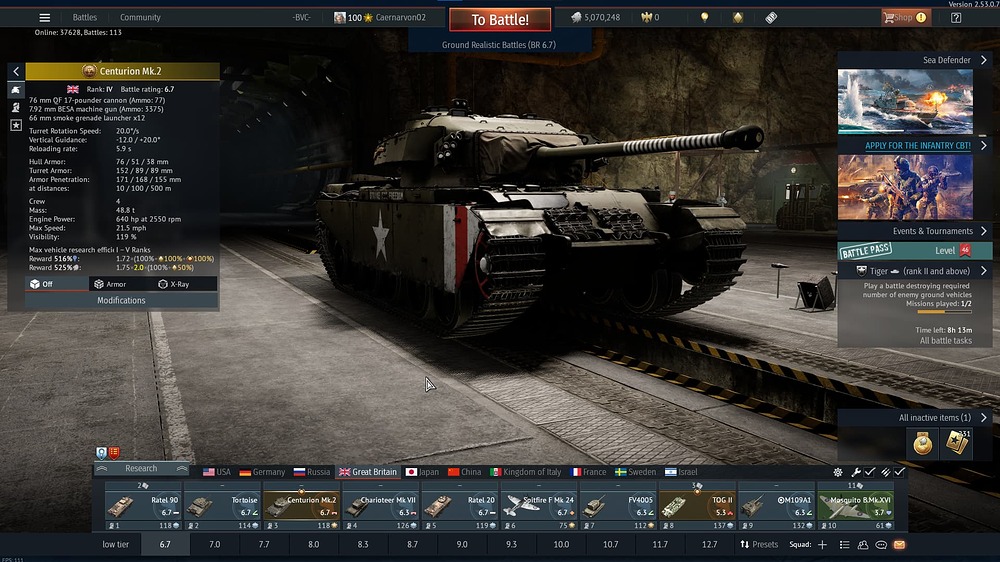Switch to the Japan nation tab
This screenshot has height=562, width=1000.
[422, 472]
